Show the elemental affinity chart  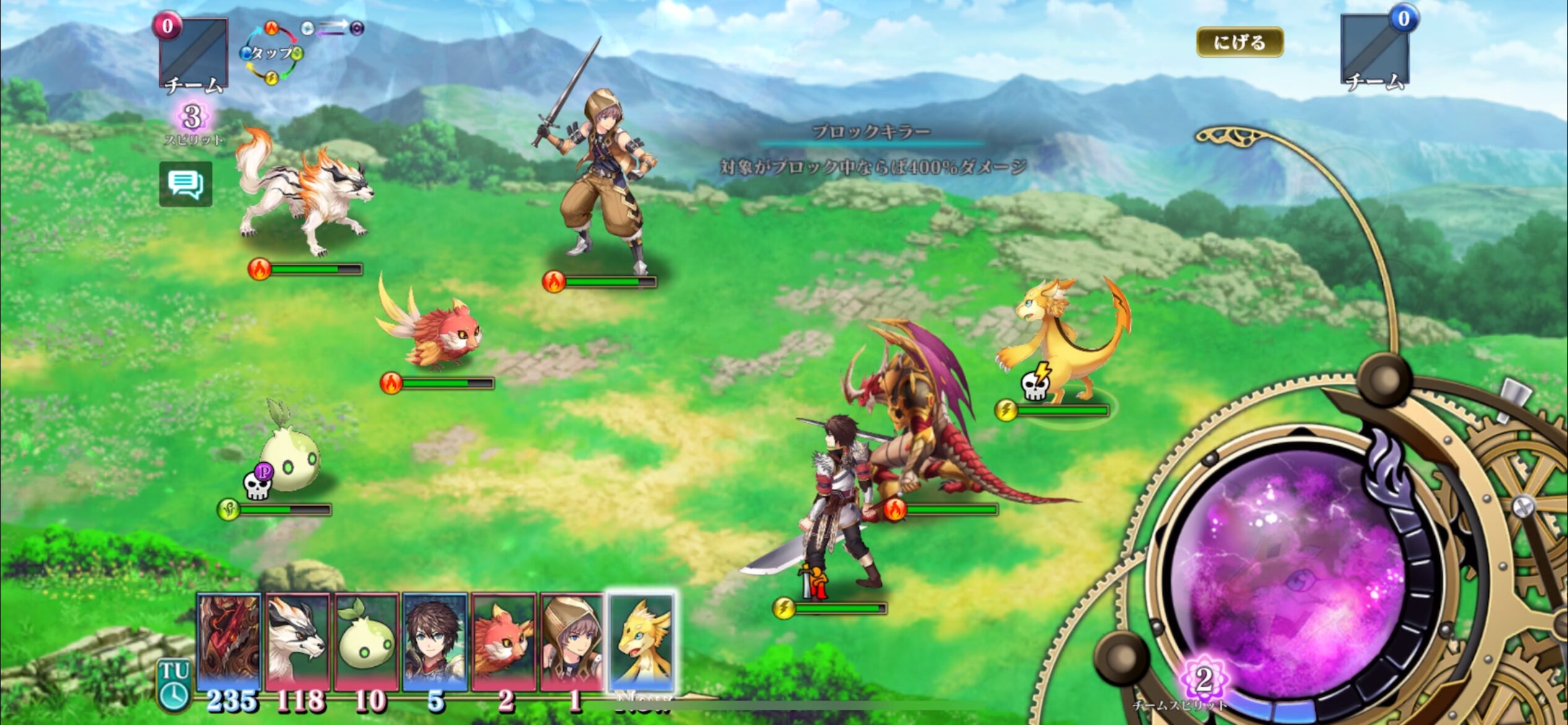(272, 53)
